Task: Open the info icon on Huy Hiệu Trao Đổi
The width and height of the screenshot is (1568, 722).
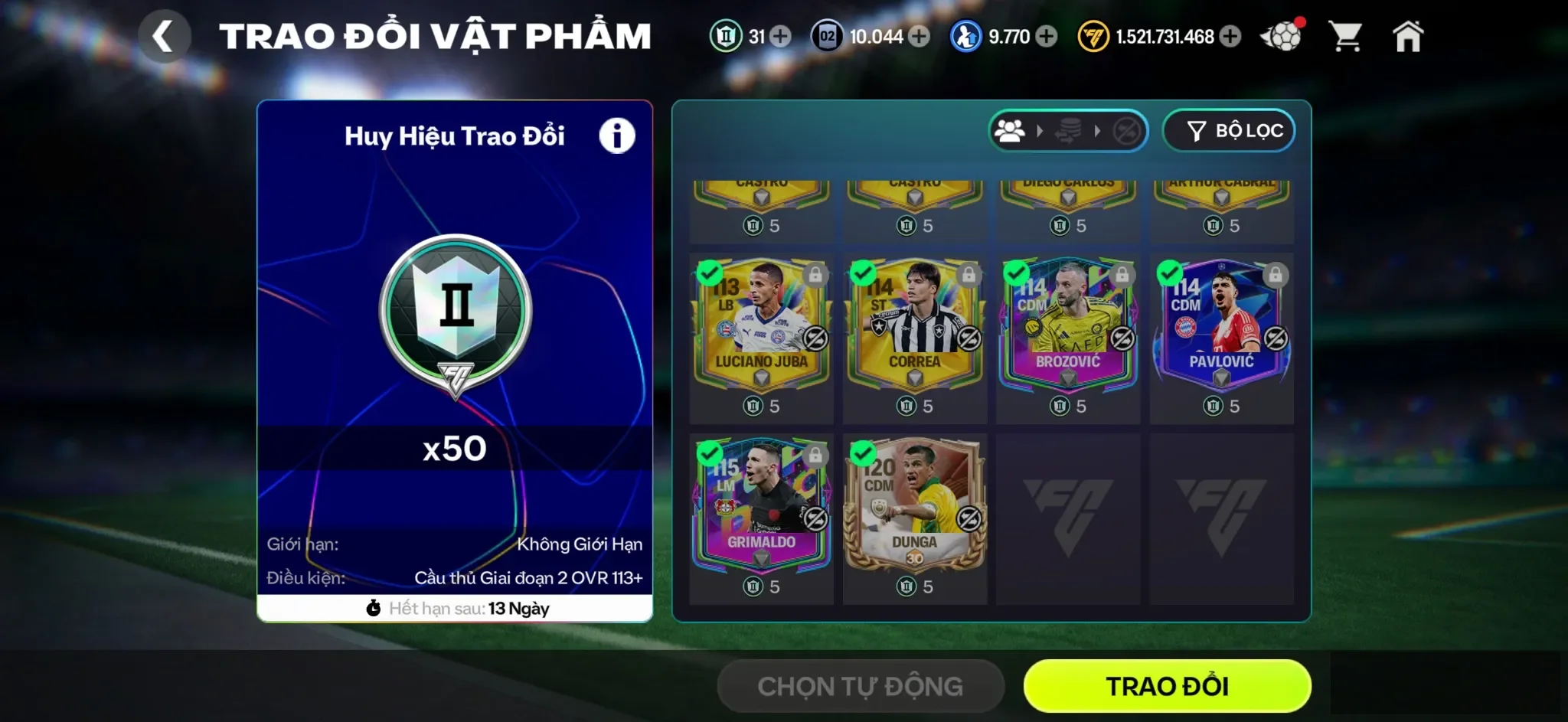Action: coord(617,135)
